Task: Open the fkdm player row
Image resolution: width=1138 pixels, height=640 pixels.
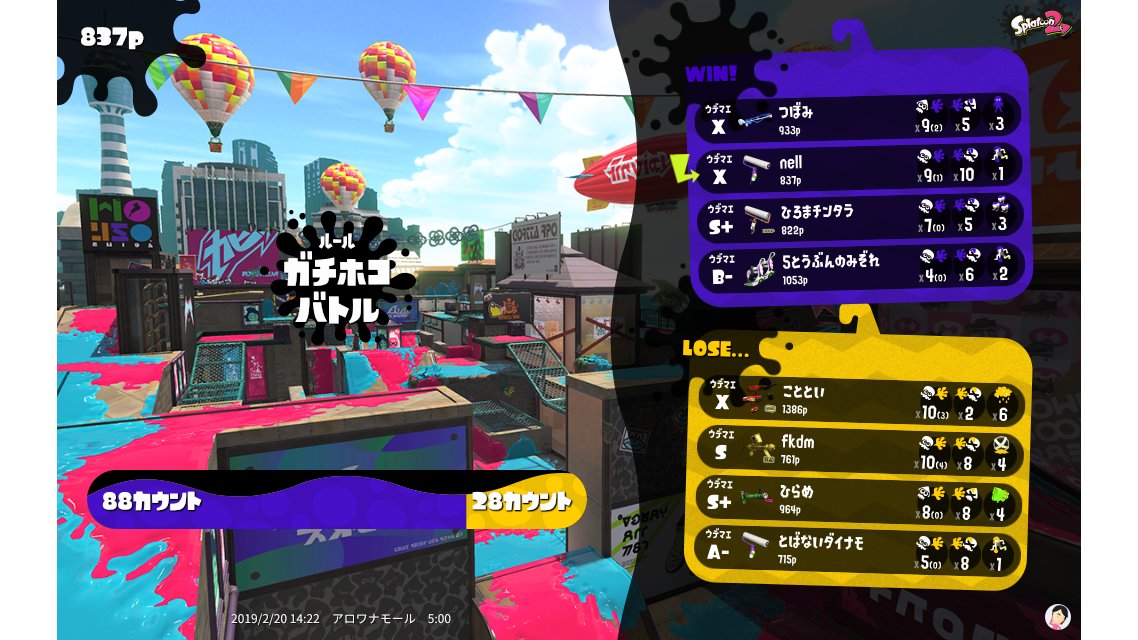Action: point(860,451)
